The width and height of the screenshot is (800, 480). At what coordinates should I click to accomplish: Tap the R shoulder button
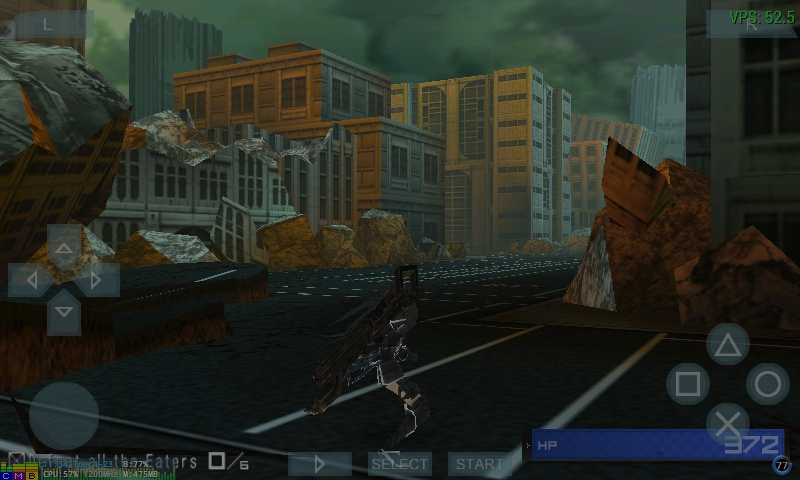tap(750, 26)
